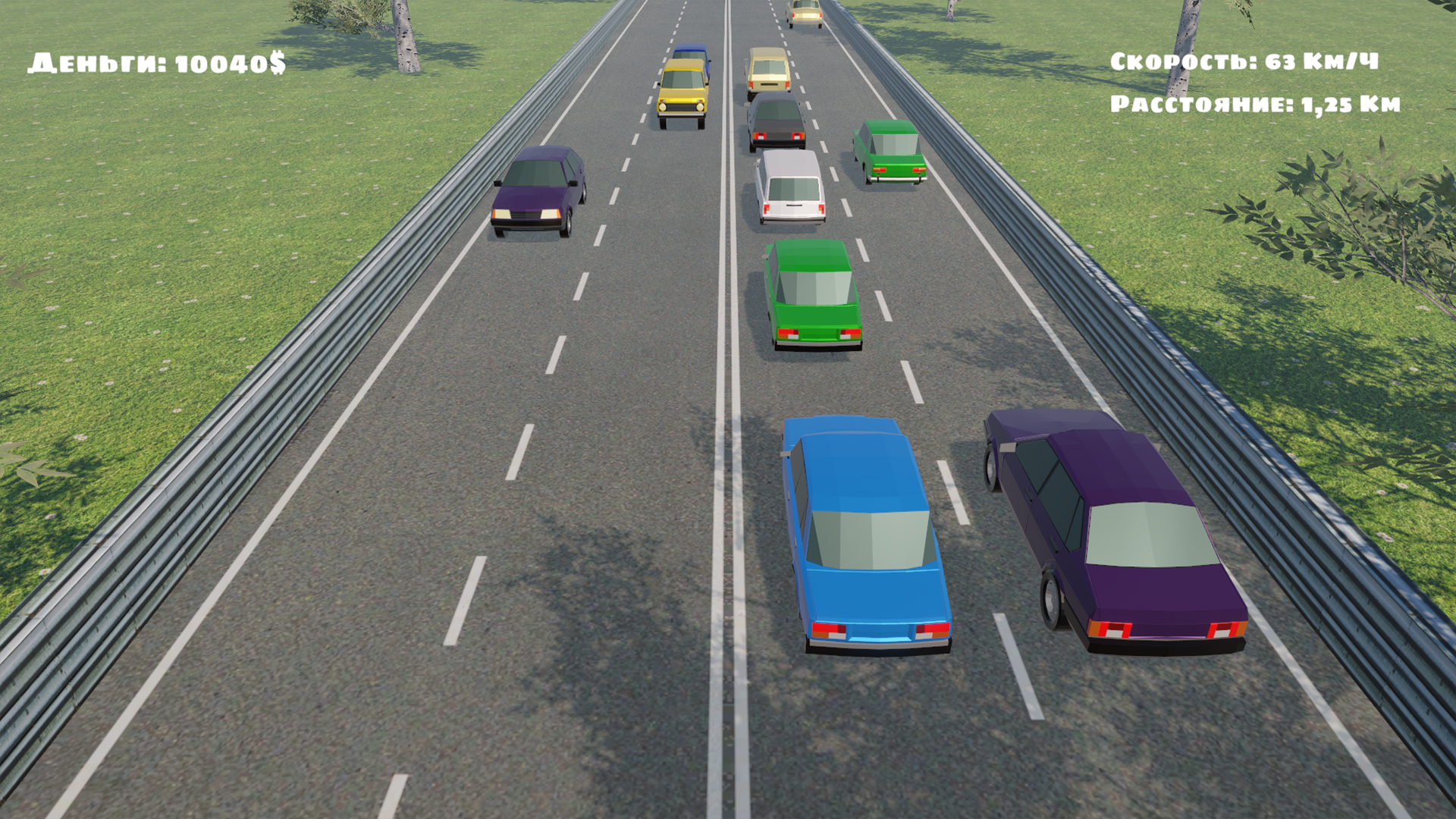Click the beige car at the top edge

click(x=806, y=11)
